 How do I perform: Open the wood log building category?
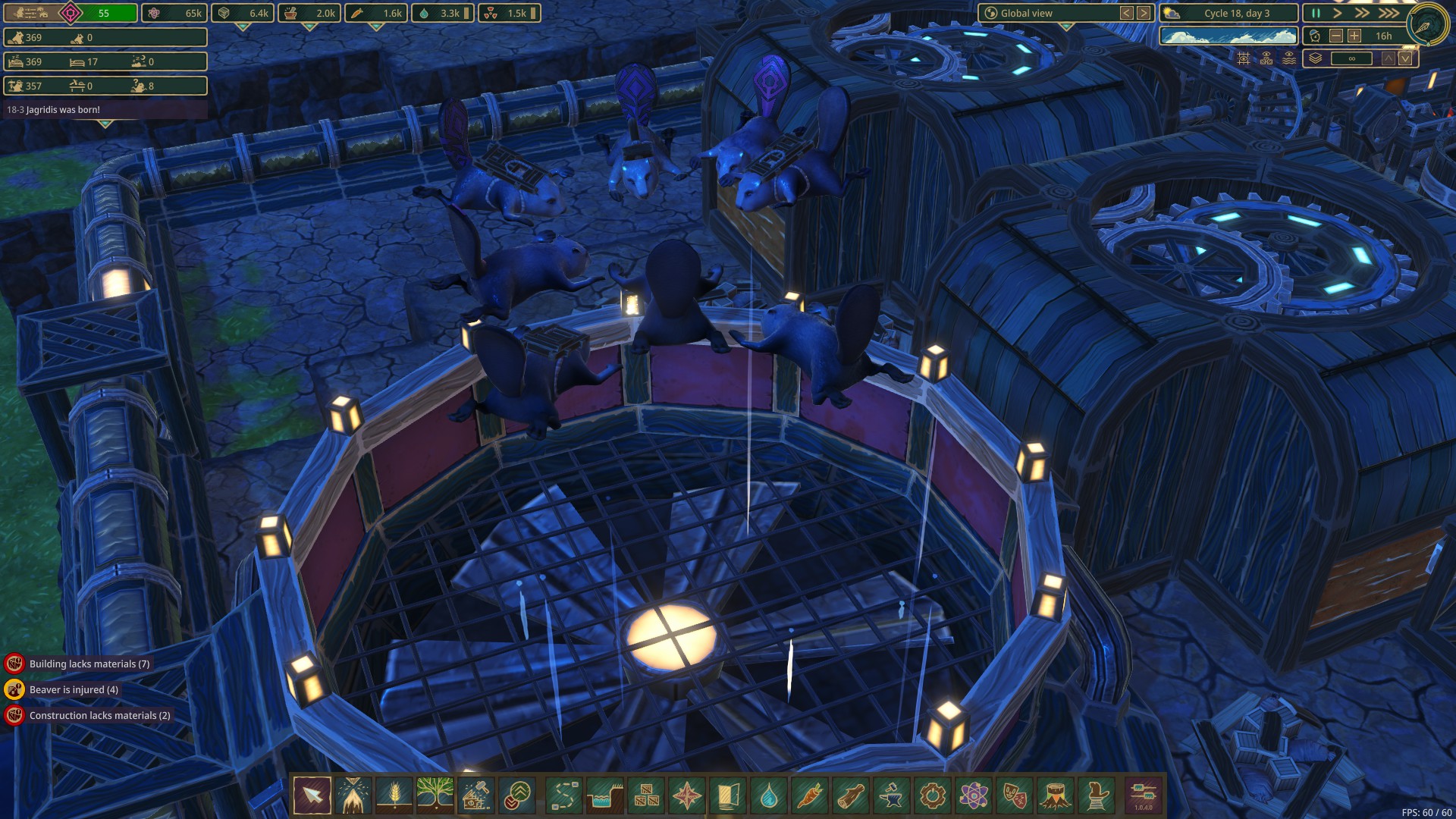click(x=851, y=795)
